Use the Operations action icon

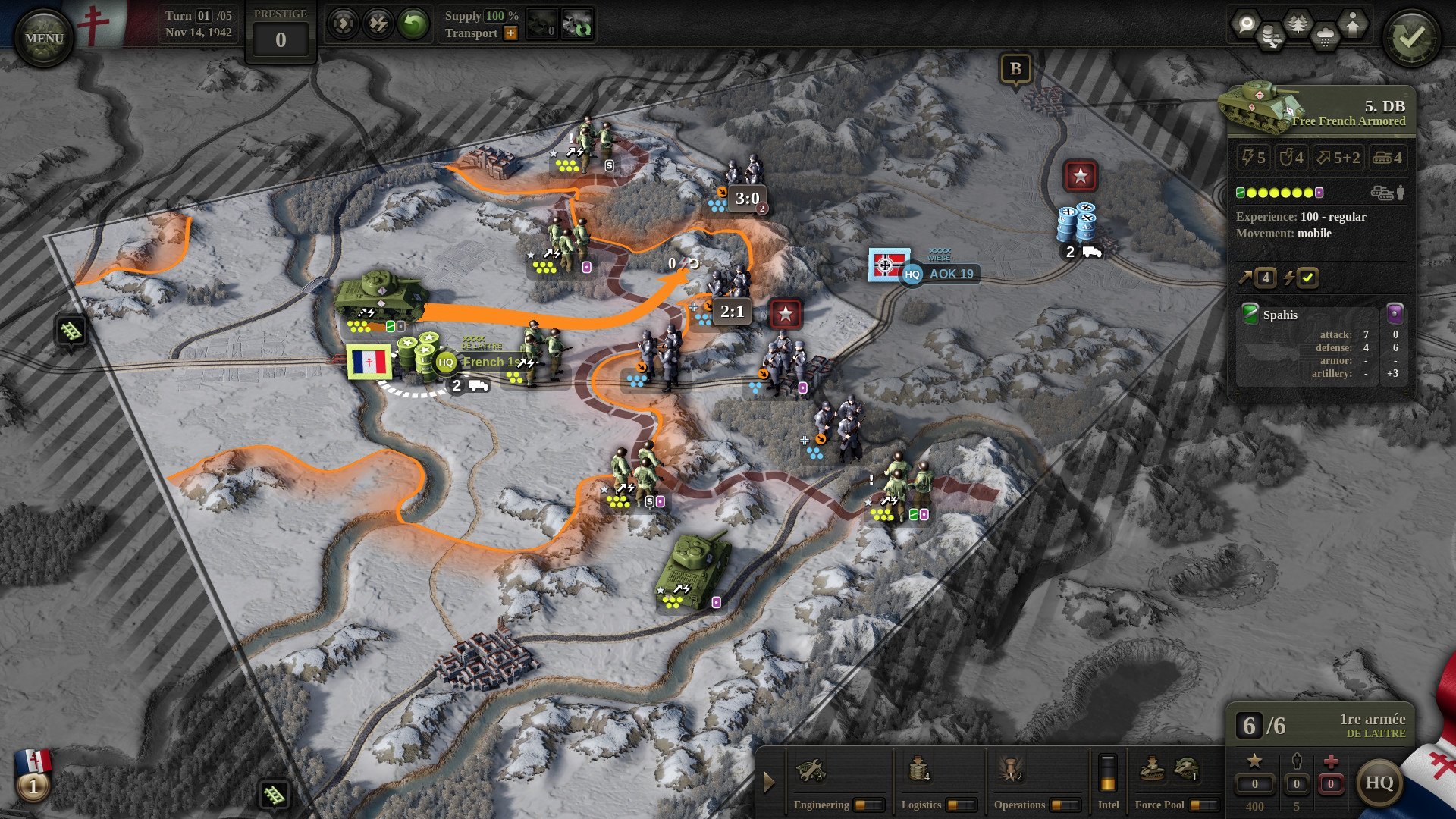point(1009,771)
